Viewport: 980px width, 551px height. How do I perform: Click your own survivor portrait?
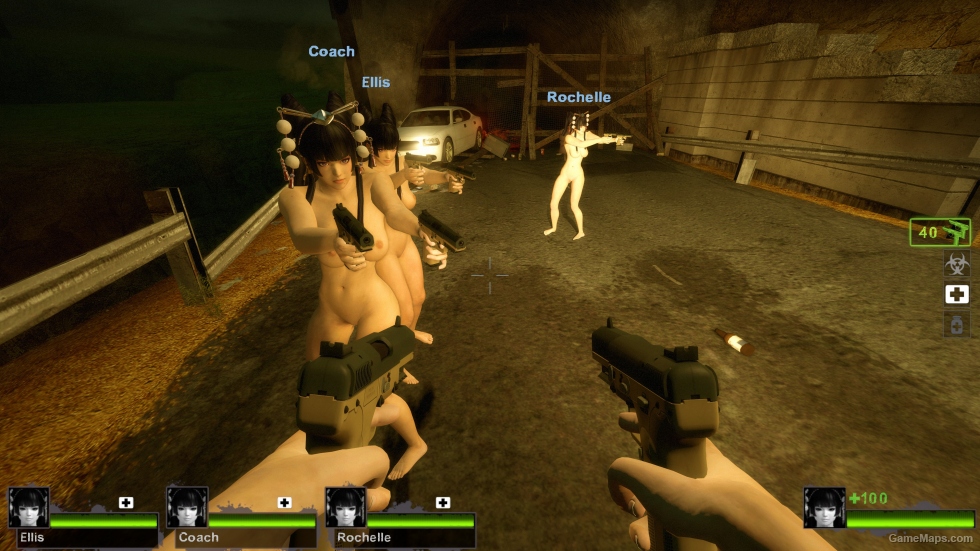[x=824, y=507]
